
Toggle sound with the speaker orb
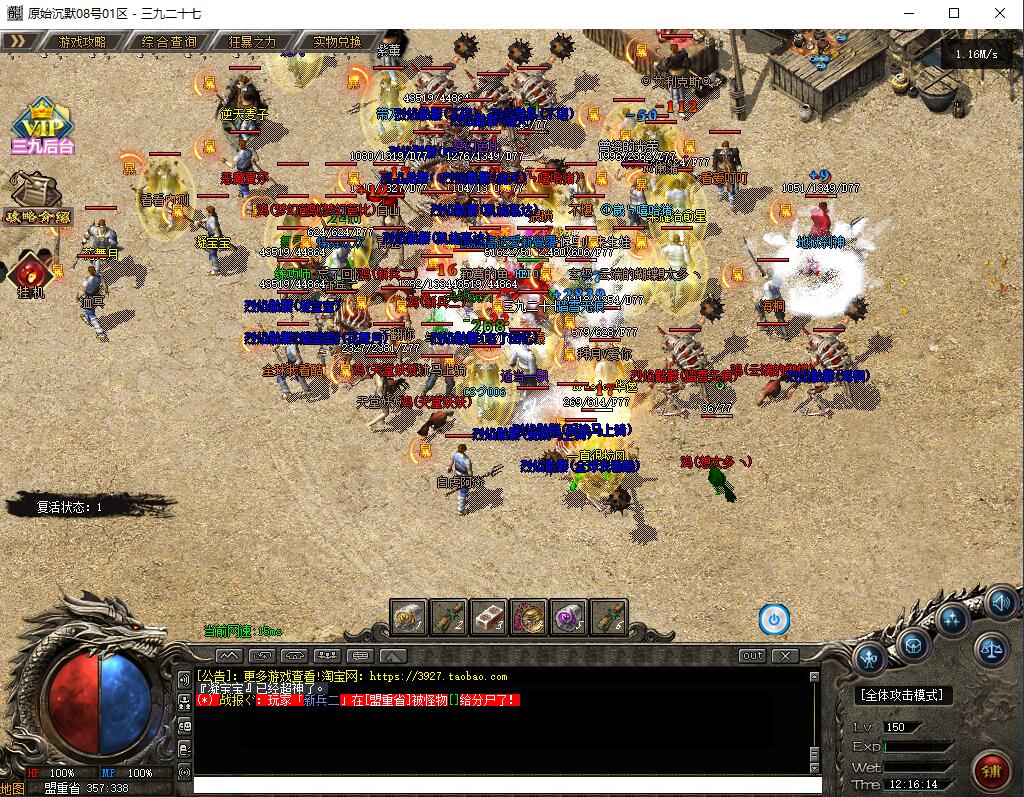(1001, 602)
